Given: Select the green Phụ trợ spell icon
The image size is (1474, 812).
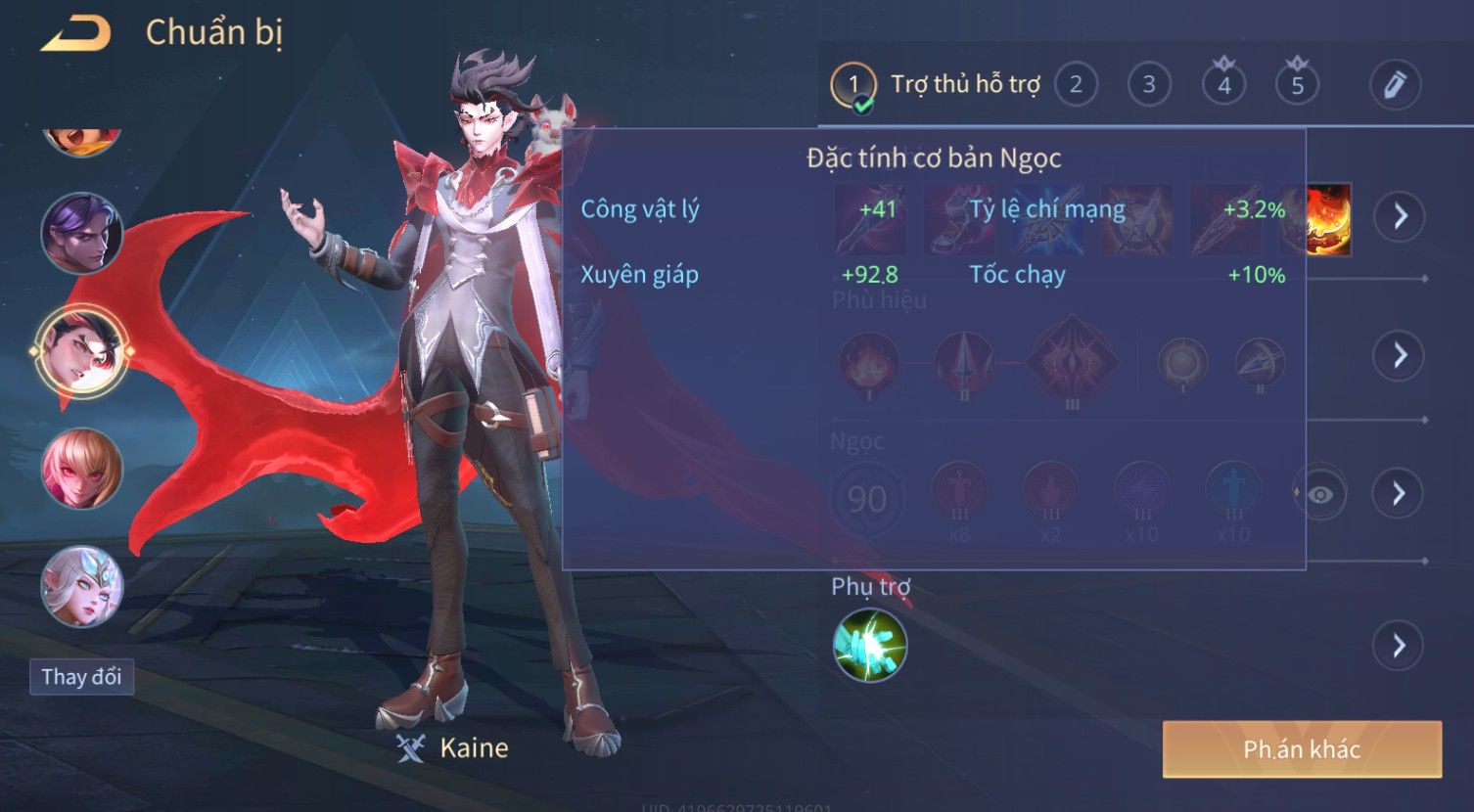Looking at the screenshot, I should point(869,646).
